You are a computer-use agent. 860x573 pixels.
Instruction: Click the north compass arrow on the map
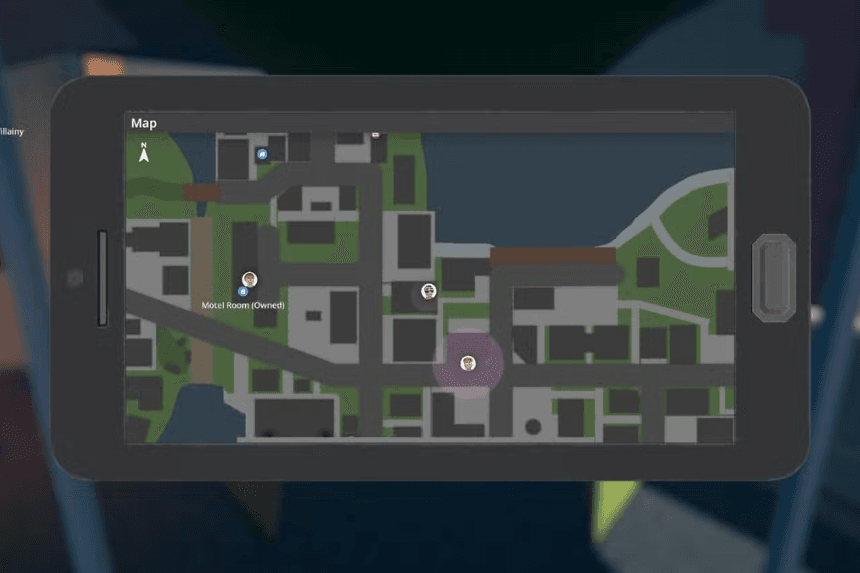click(x=144, y=153)
